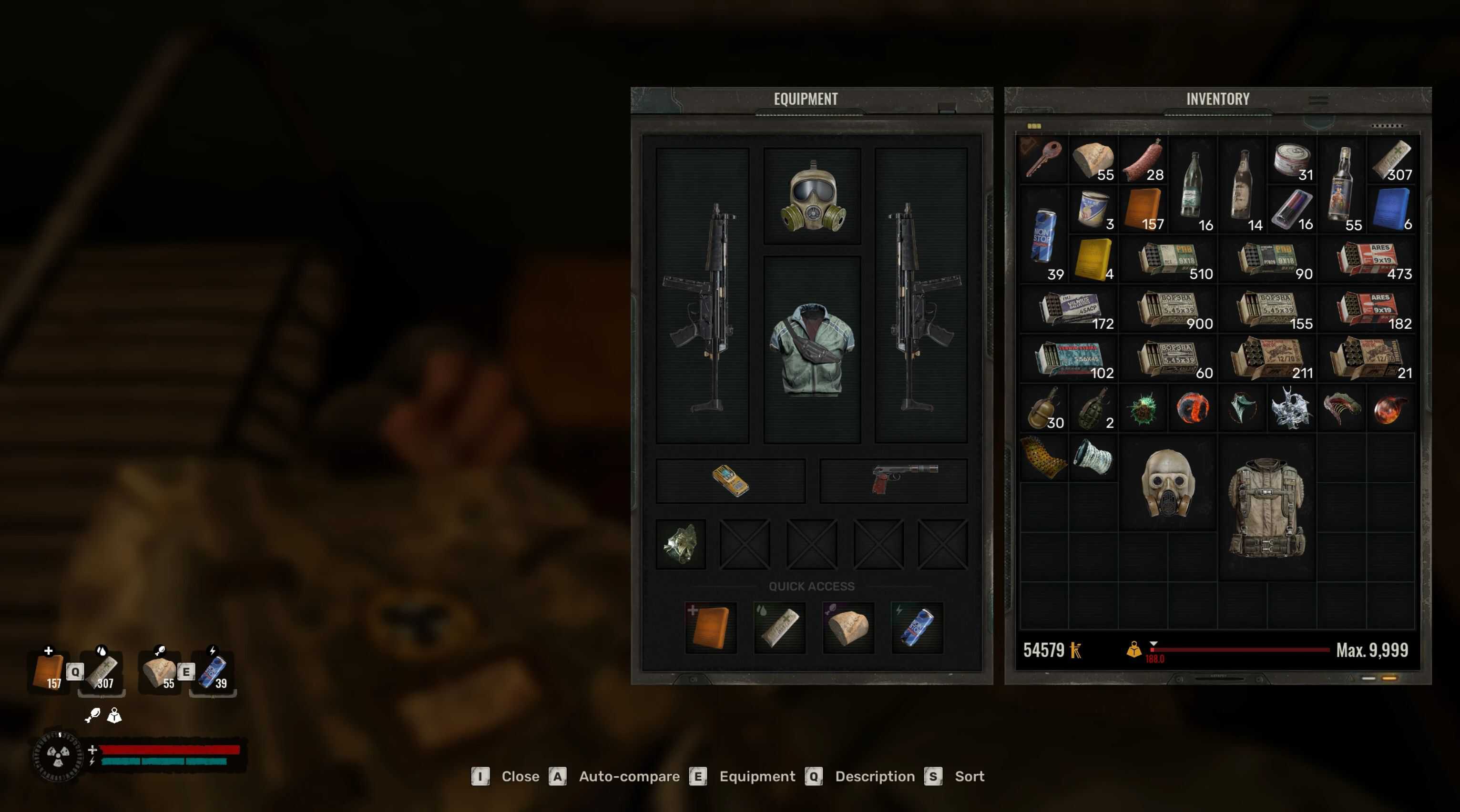Screen dimensions: 1460x812
Task: Select the canned food stack of 31
Action: (x=1292, y=159)
